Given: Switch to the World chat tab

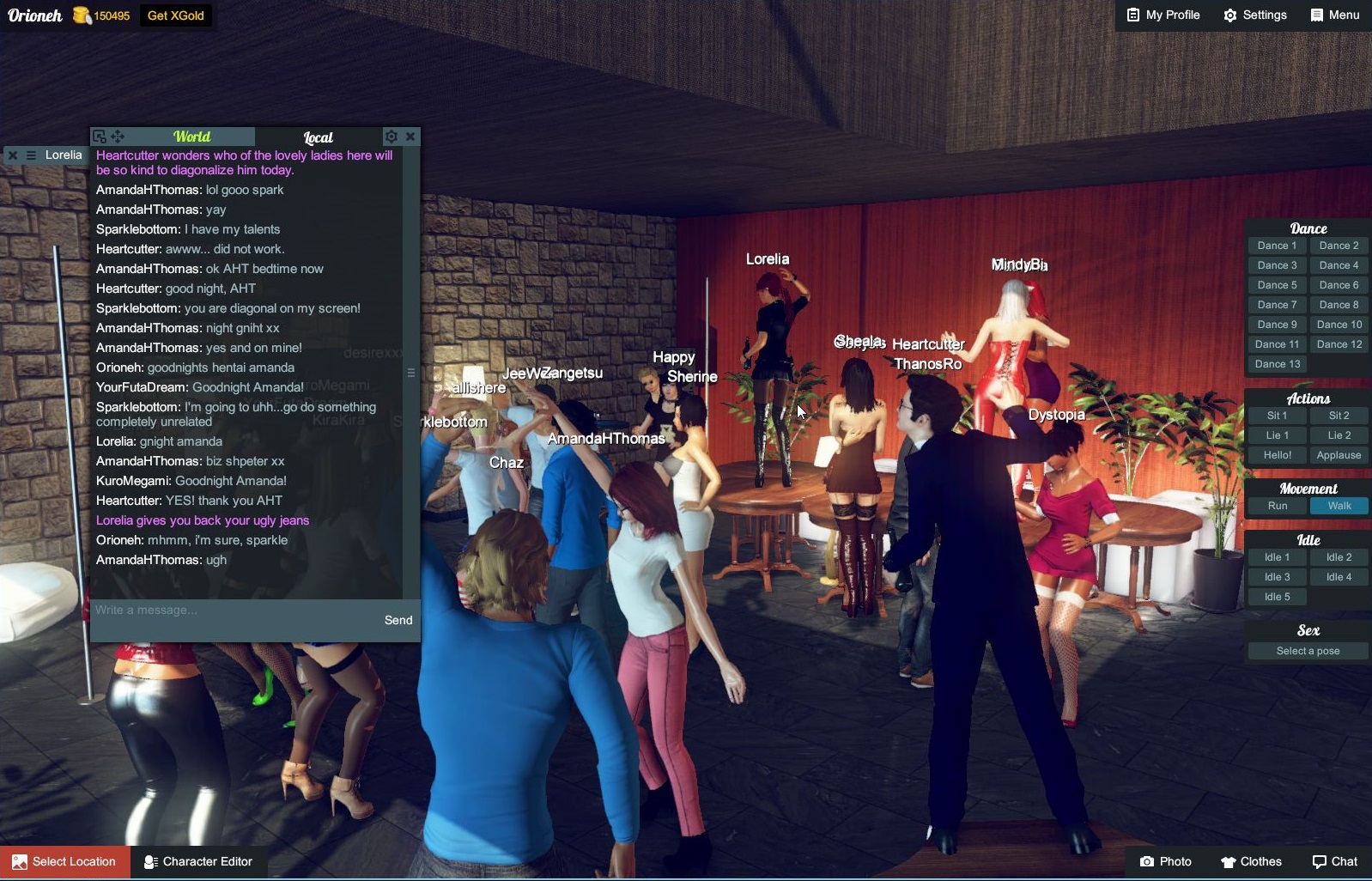Looking at the screenshot, I should 191,137.
